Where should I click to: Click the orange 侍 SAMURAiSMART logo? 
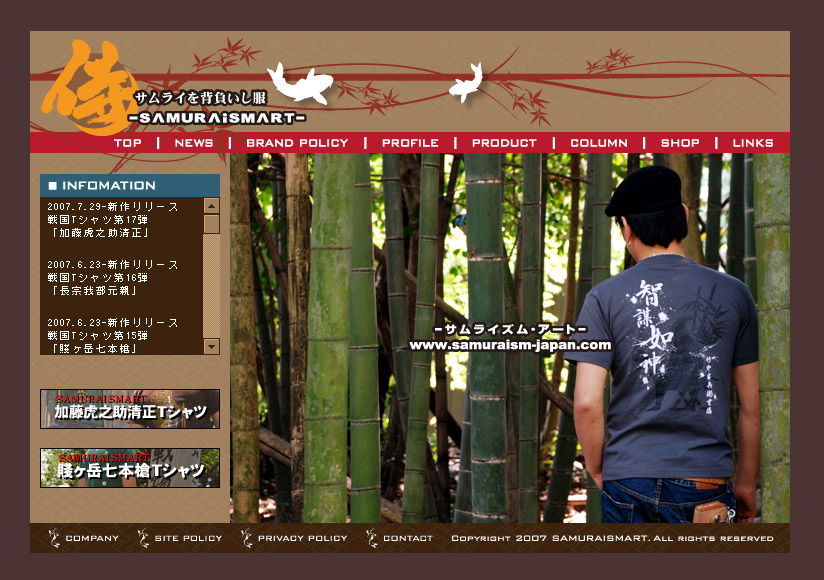(x=90, y=90)
